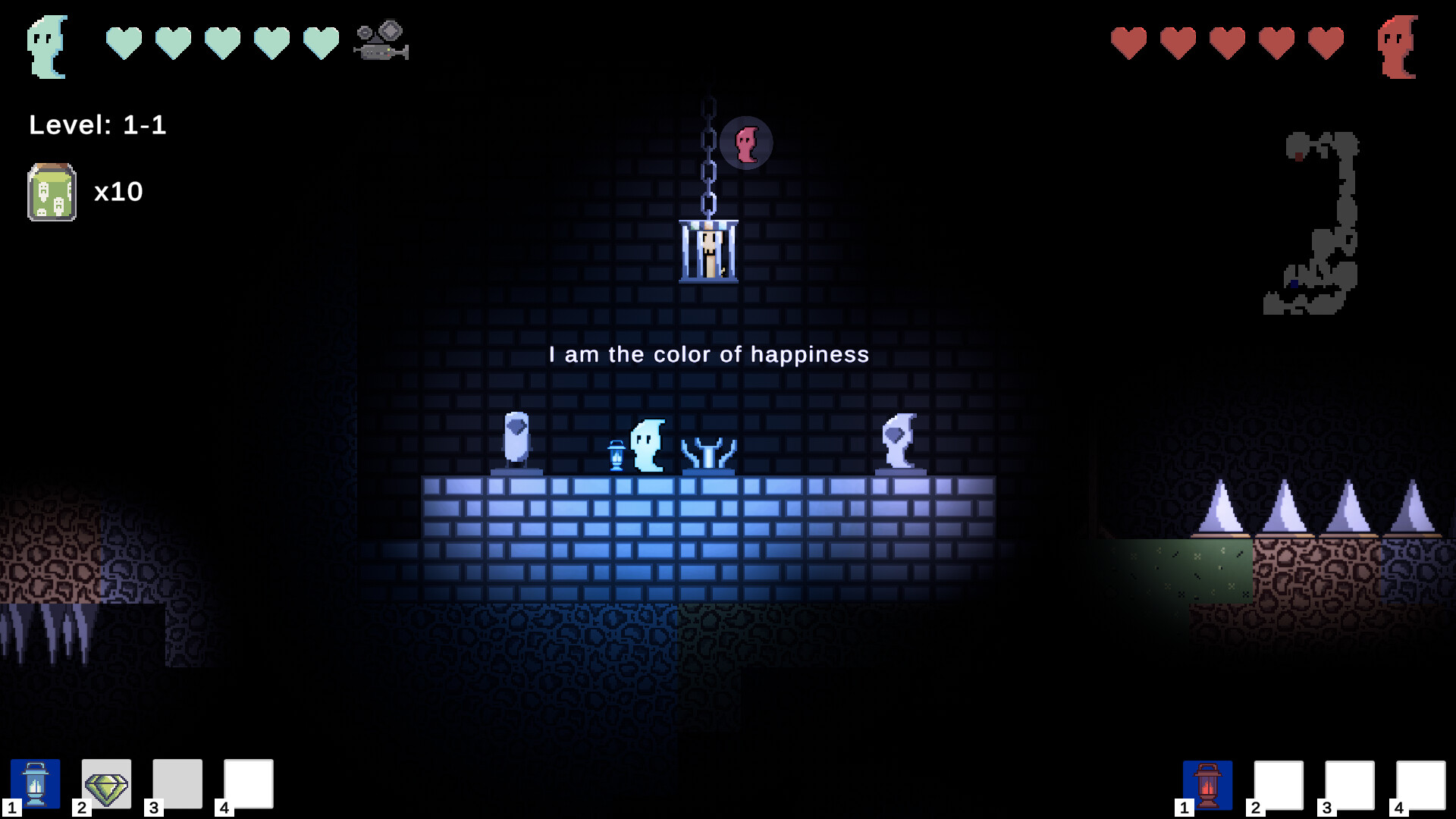Toggle red player's hotbar slot 2

[1279, 786]
